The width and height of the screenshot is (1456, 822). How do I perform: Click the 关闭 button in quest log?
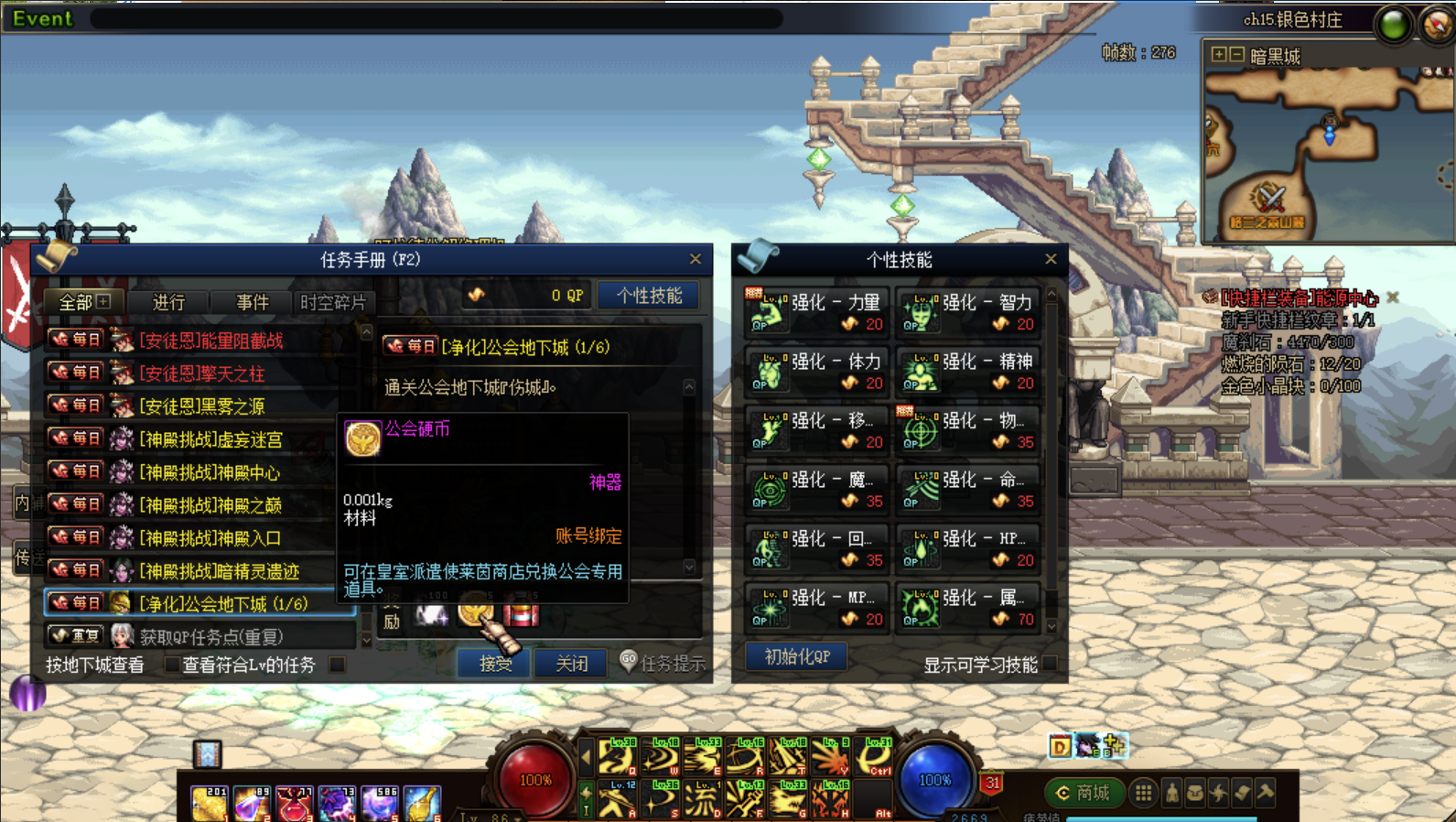point(572,664)
